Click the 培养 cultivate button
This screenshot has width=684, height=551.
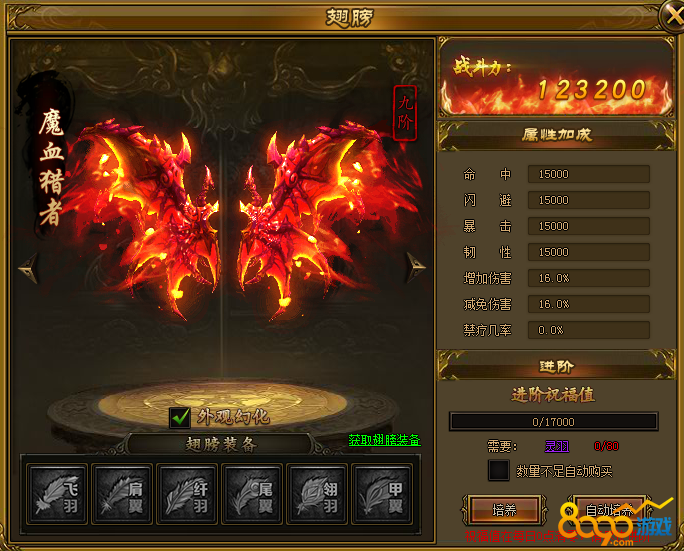(504, 510)
